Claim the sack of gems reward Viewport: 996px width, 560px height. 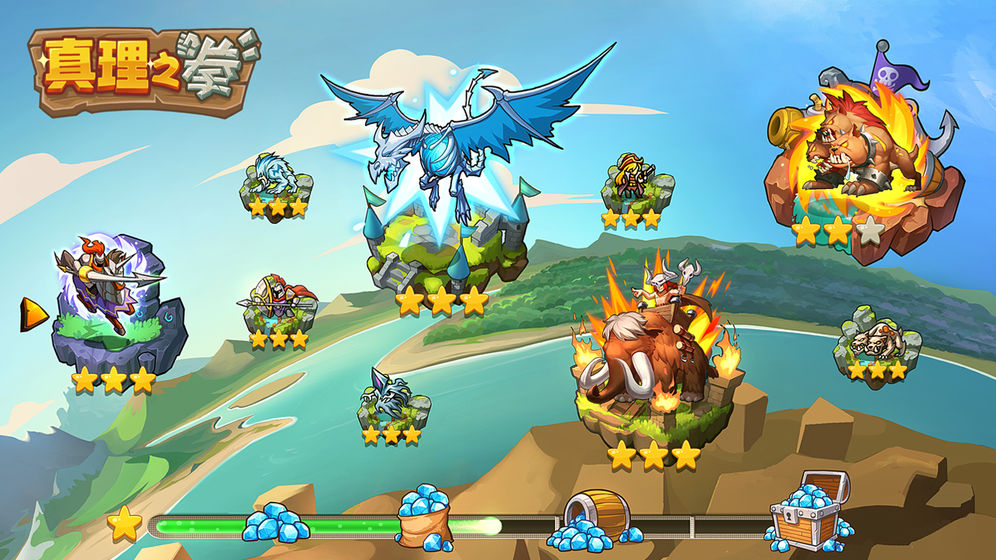(424, 513)
